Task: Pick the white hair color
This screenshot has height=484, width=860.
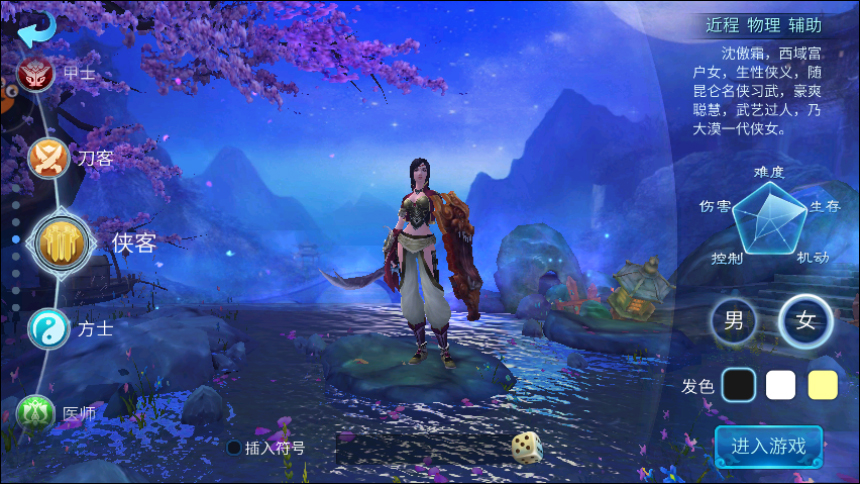Action: (x=781, y=385)
